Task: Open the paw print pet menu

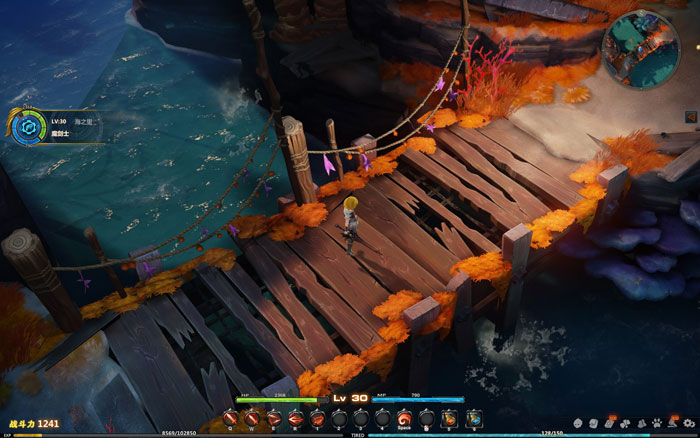Action: pyautogui.click(x=657, y=423)
